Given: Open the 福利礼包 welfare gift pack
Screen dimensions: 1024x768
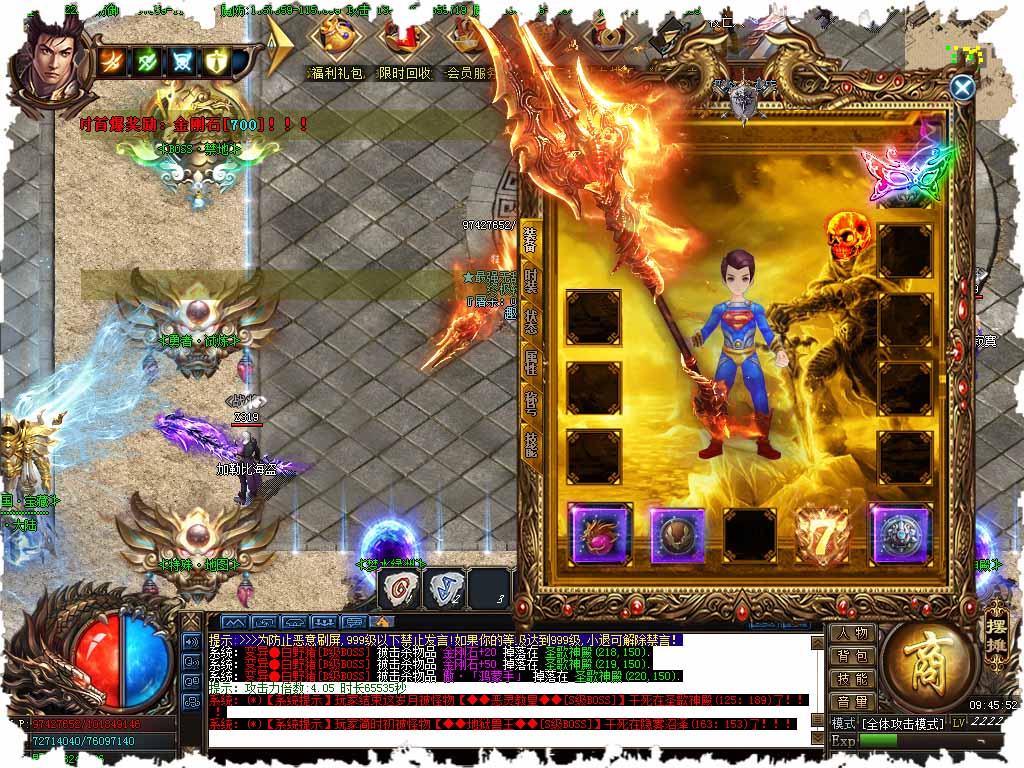Looking at the screenshot, I should [336, 50].
